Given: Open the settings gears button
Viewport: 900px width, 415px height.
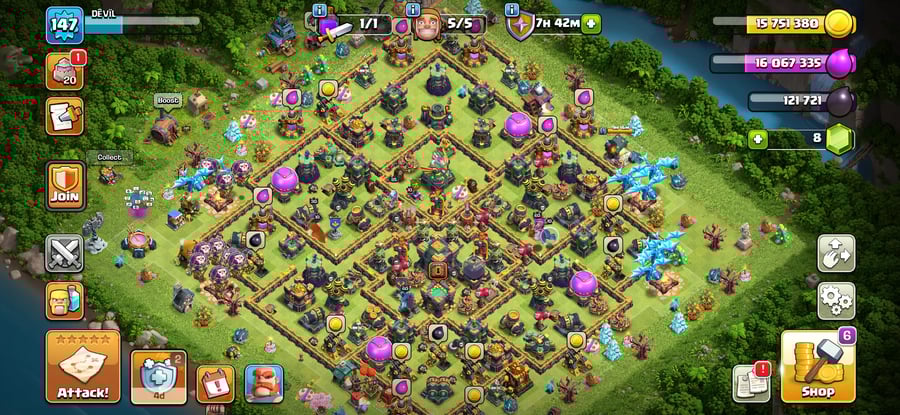Looking at the screenshot, I should 836,299.
